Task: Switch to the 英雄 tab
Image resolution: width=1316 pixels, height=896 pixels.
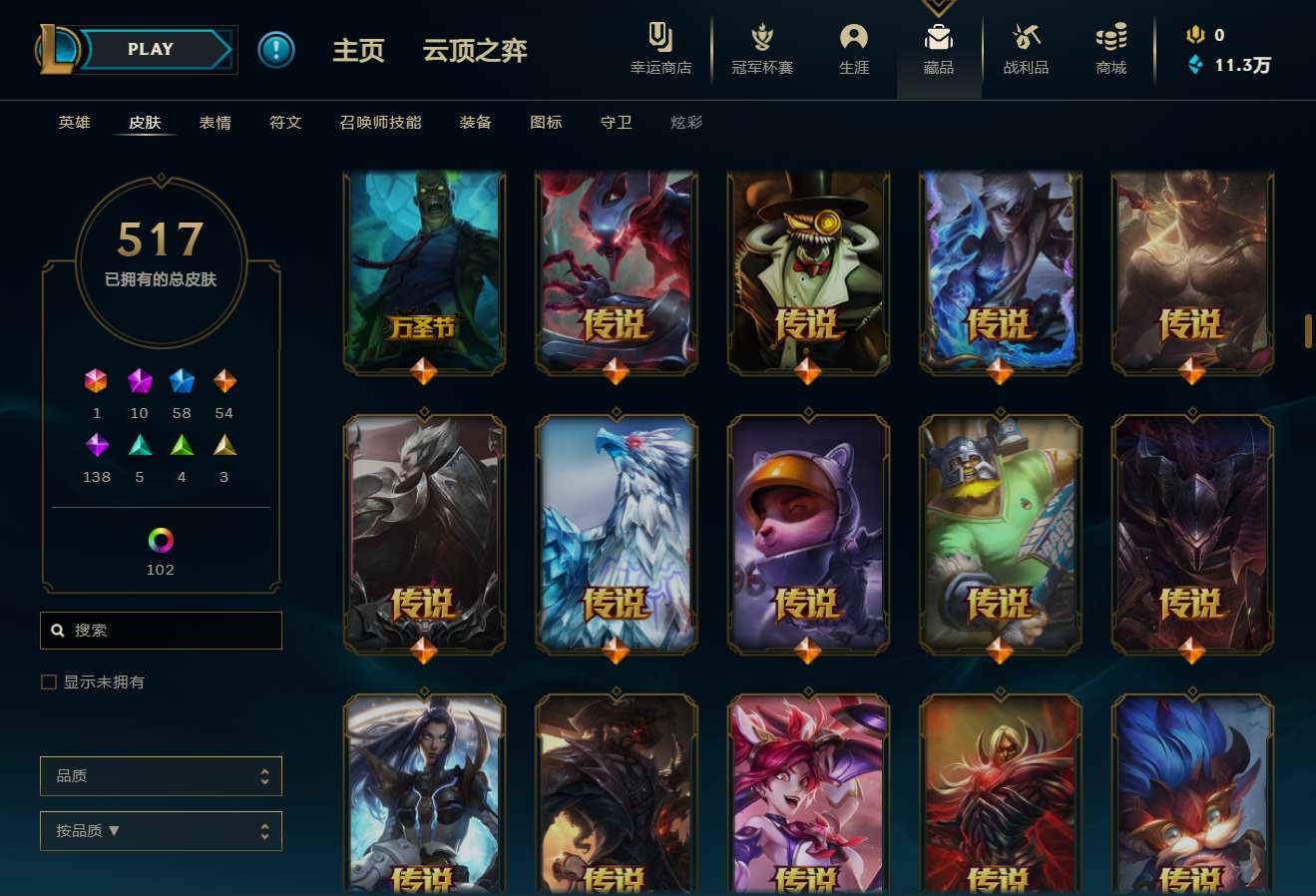Action: [74, 122]
